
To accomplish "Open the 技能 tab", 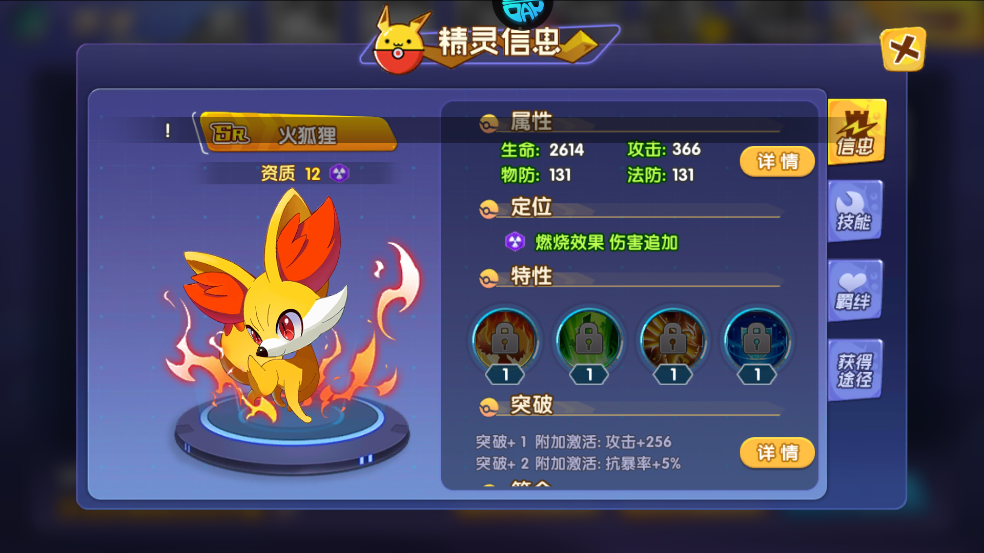I will coord(854,212).
